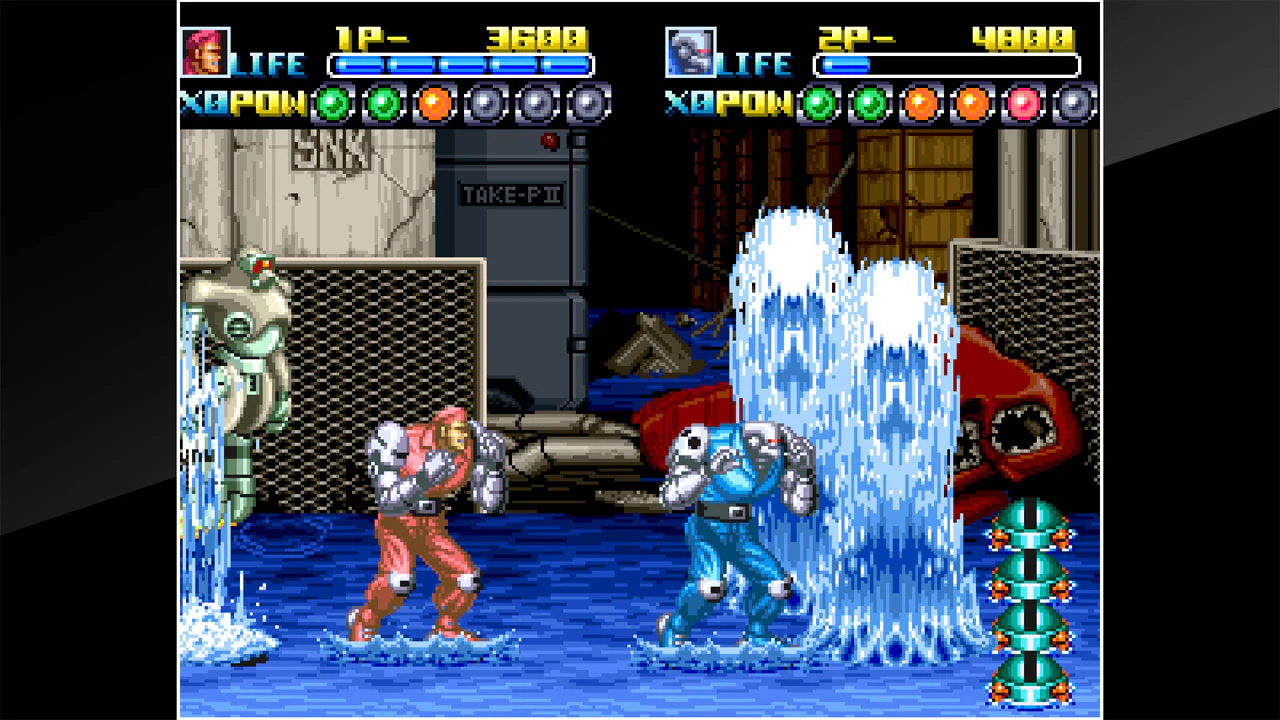1280x720 pixels.
Task: Click the 1P character portrait icon
Action: click(x=206, y=52)
